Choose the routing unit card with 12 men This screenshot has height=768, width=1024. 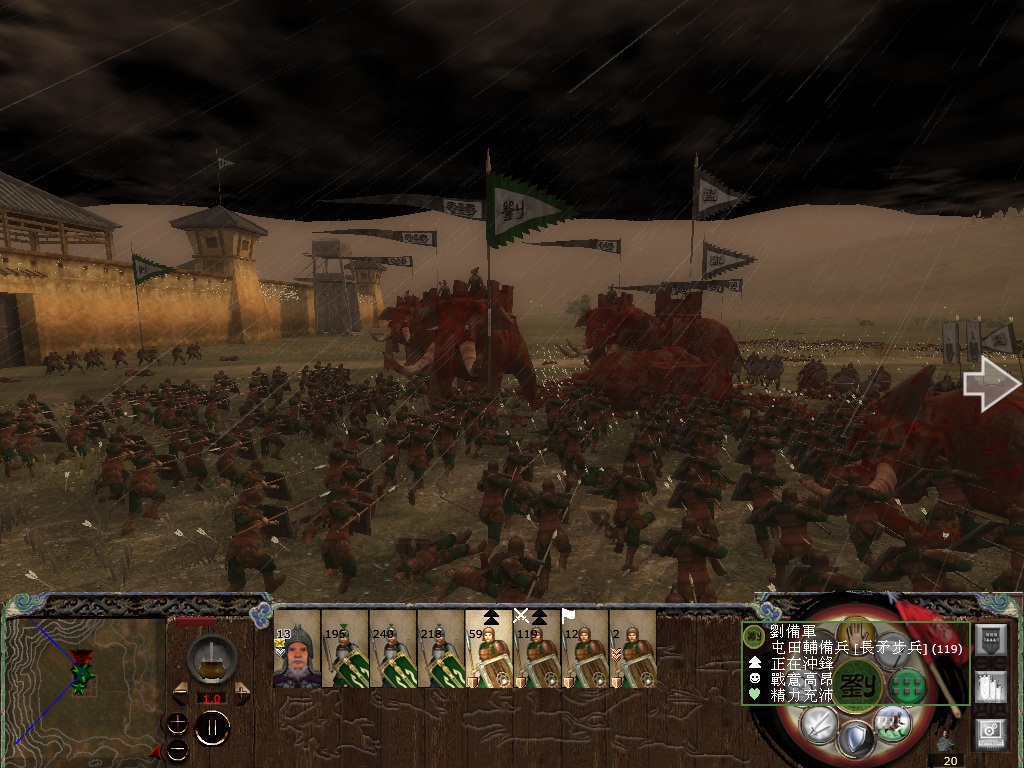(x=585, y=650)
